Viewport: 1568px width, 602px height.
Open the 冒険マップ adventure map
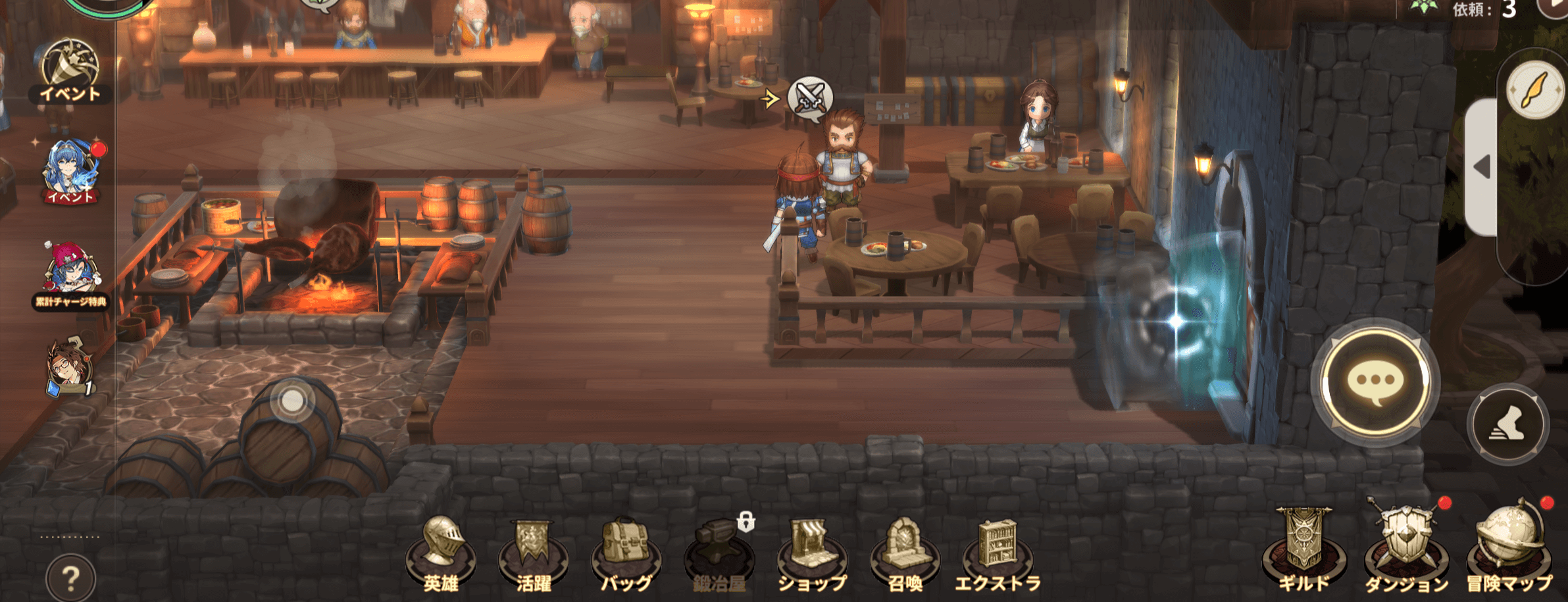coord(1509,550)
